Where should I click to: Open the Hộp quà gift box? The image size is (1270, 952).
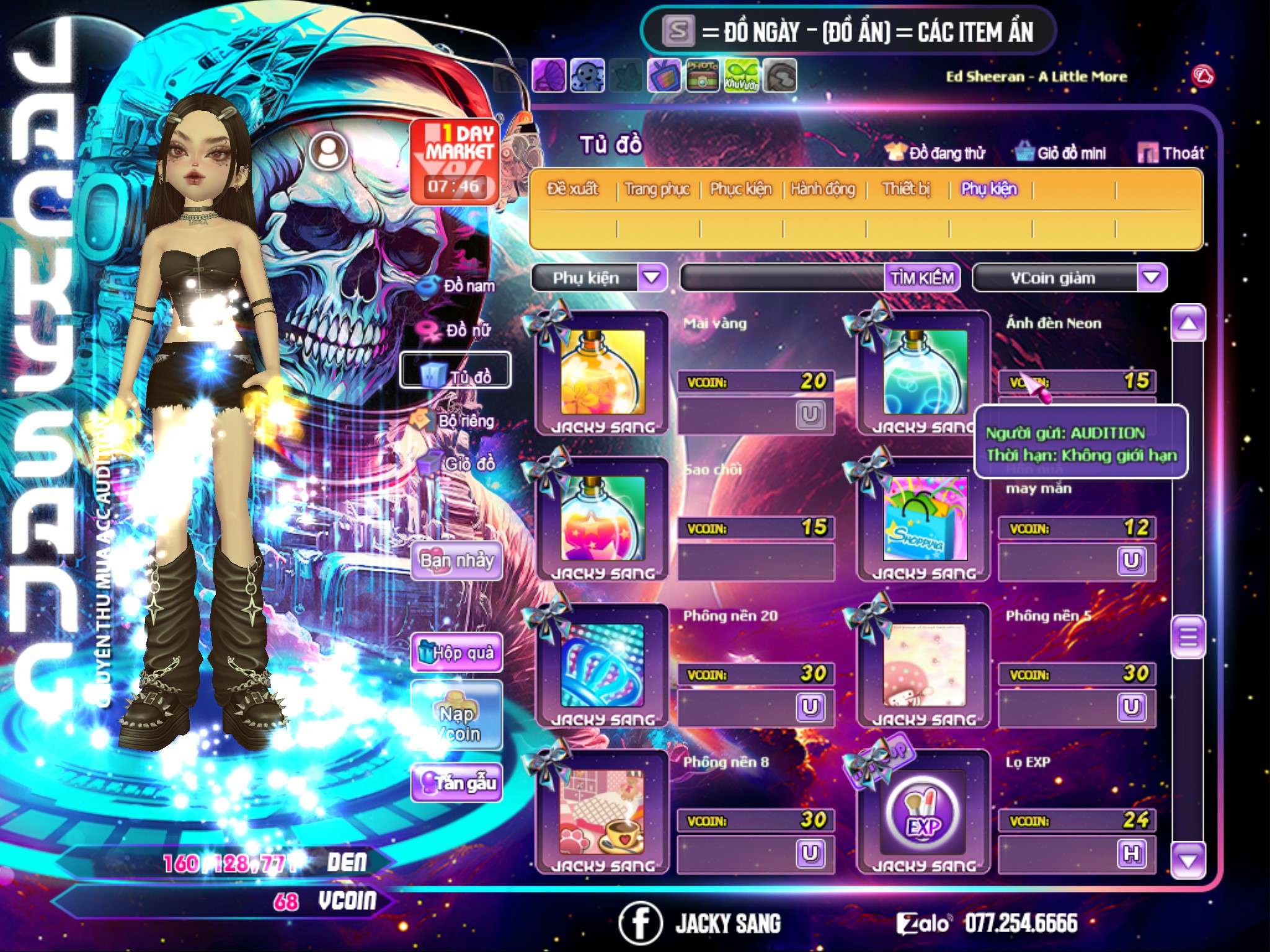pos(456,653)
